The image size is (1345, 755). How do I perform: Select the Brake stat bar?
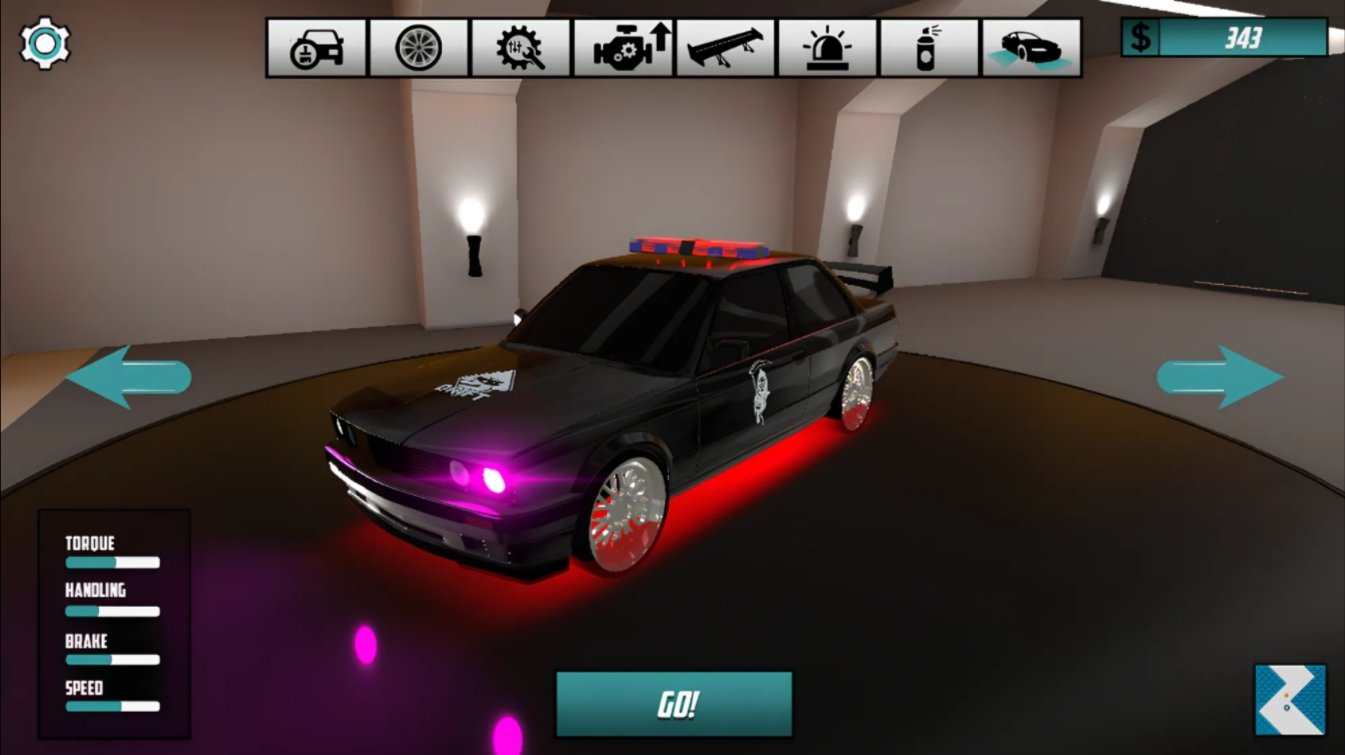(110, 660)
